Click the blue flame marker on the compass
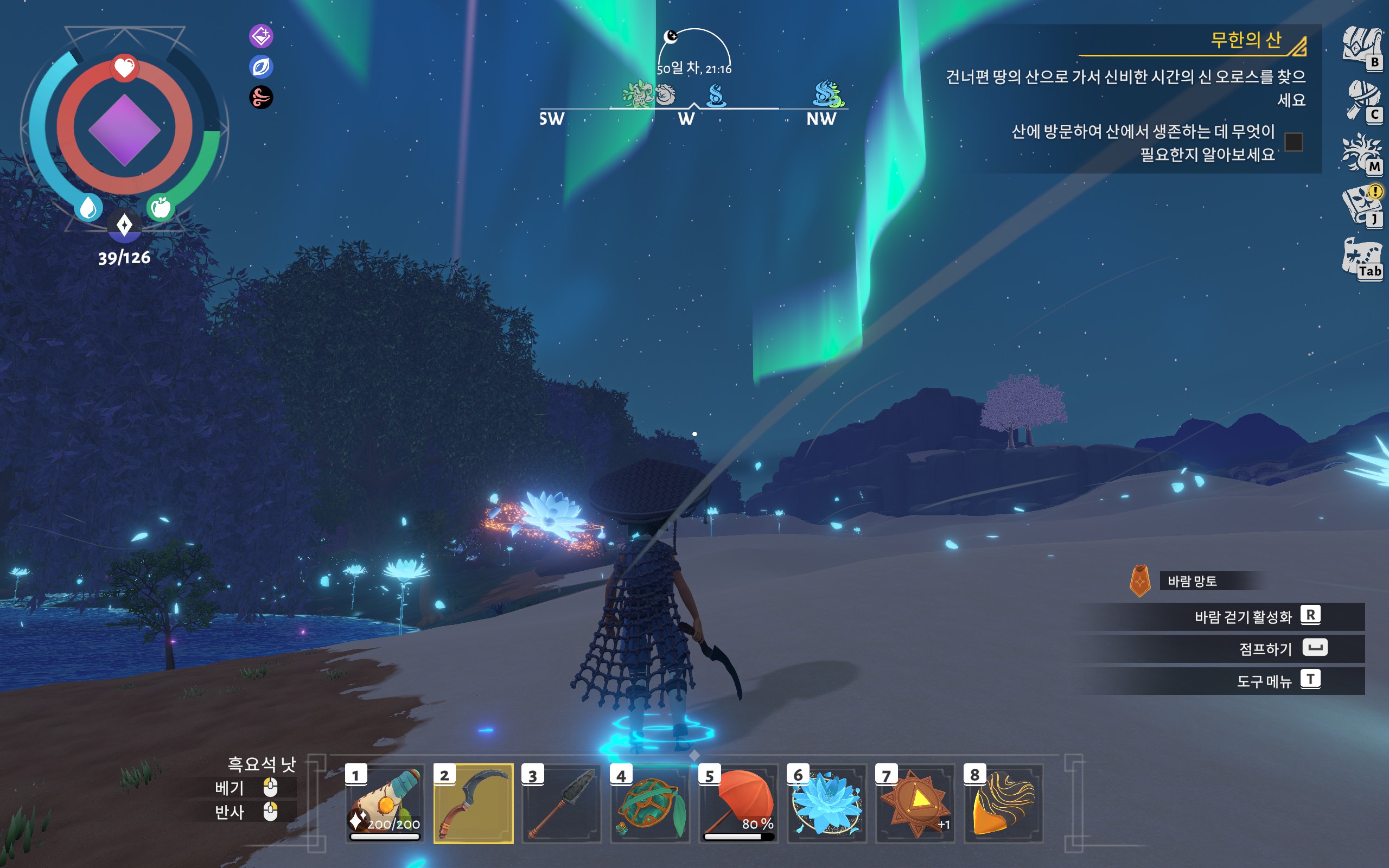Screen dimensions: 1389x868 point(716,95)
